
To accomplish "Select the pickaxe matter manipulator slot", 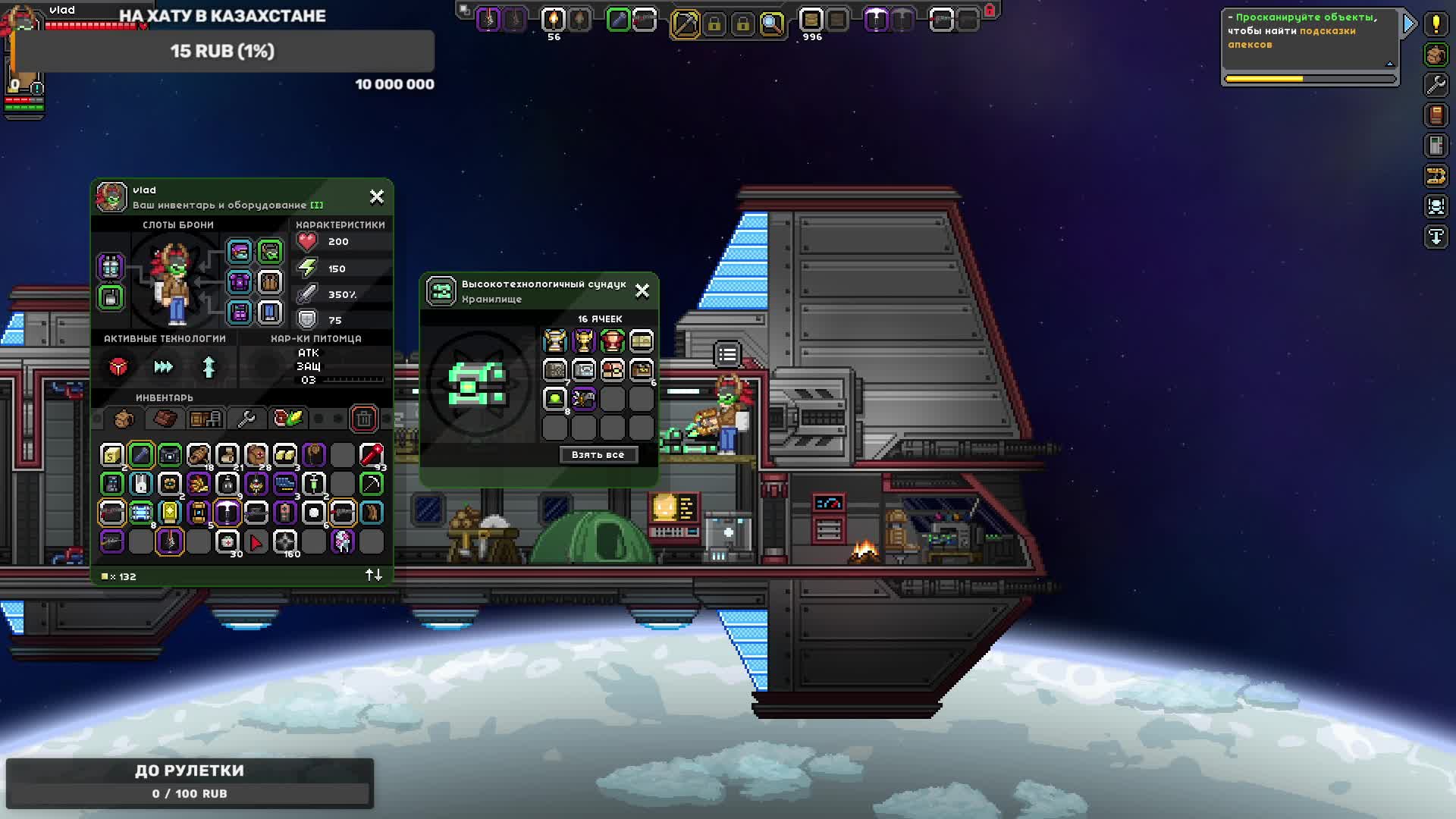I will point(685,24).
